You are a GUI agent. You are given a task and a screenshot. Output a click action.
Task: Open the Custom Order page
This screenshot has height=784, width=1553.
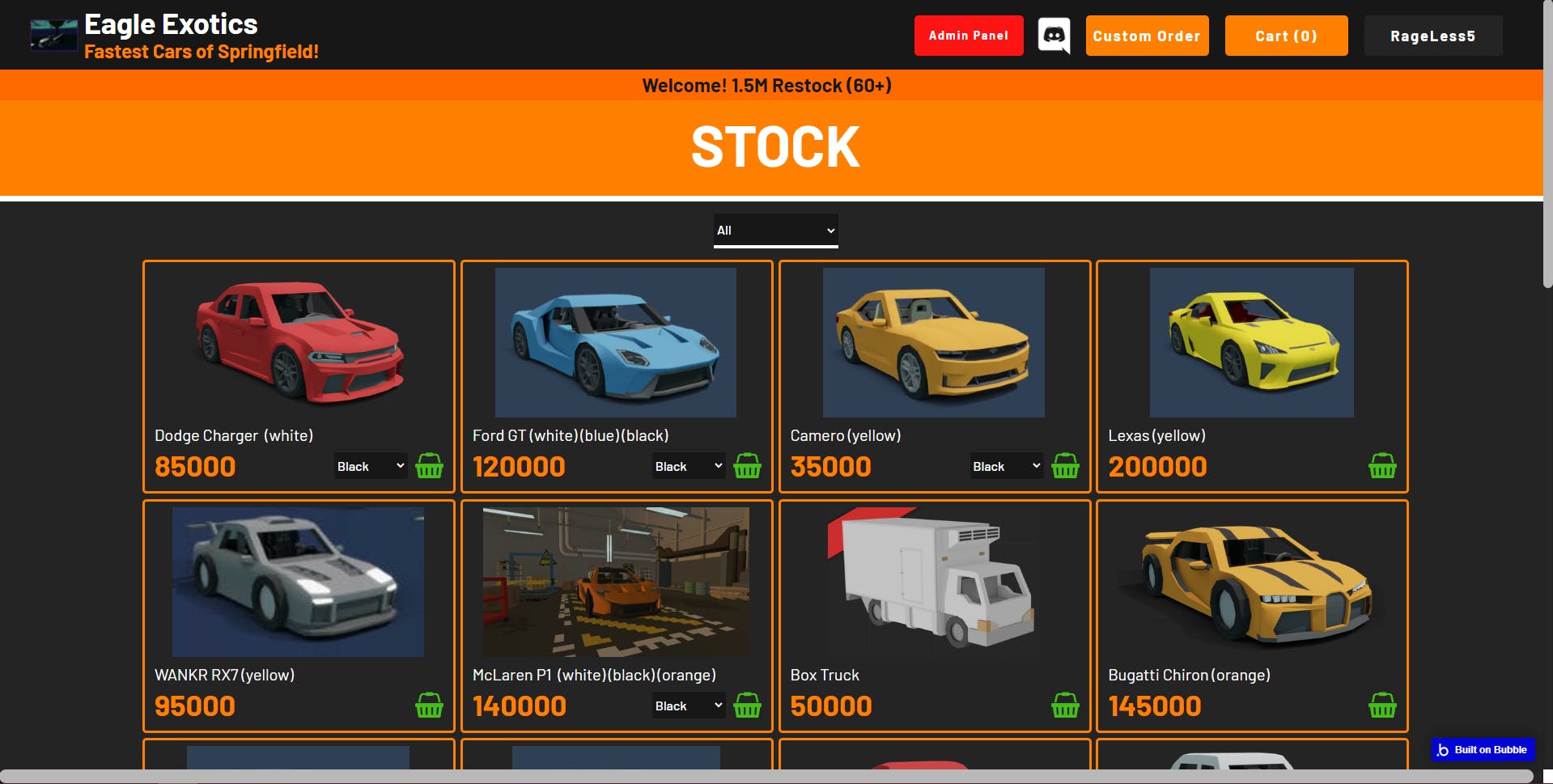tap(1146, 36)
